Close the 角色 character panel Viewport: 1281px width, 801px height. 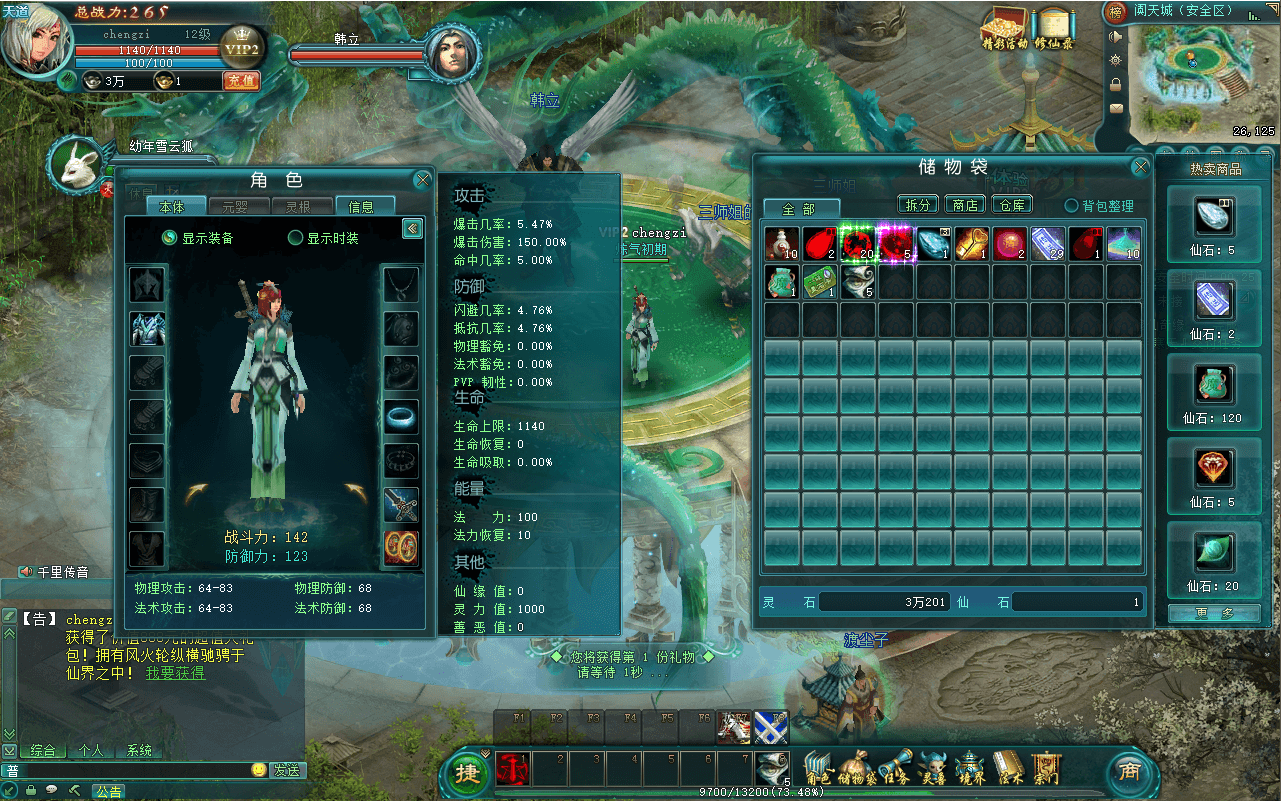pos(422,181)
